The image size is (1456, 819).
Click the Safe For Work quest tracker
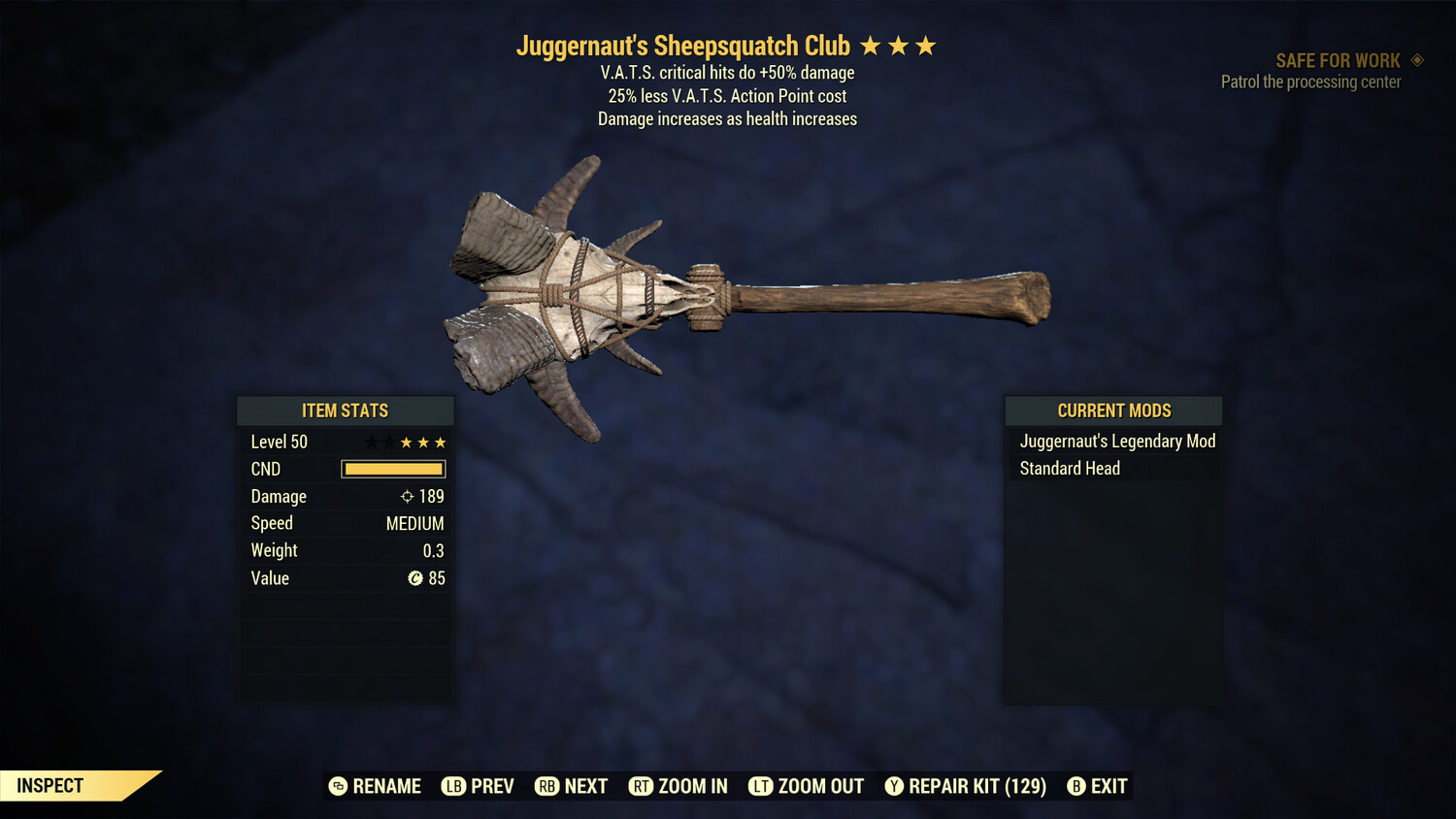click(1337, 61)
